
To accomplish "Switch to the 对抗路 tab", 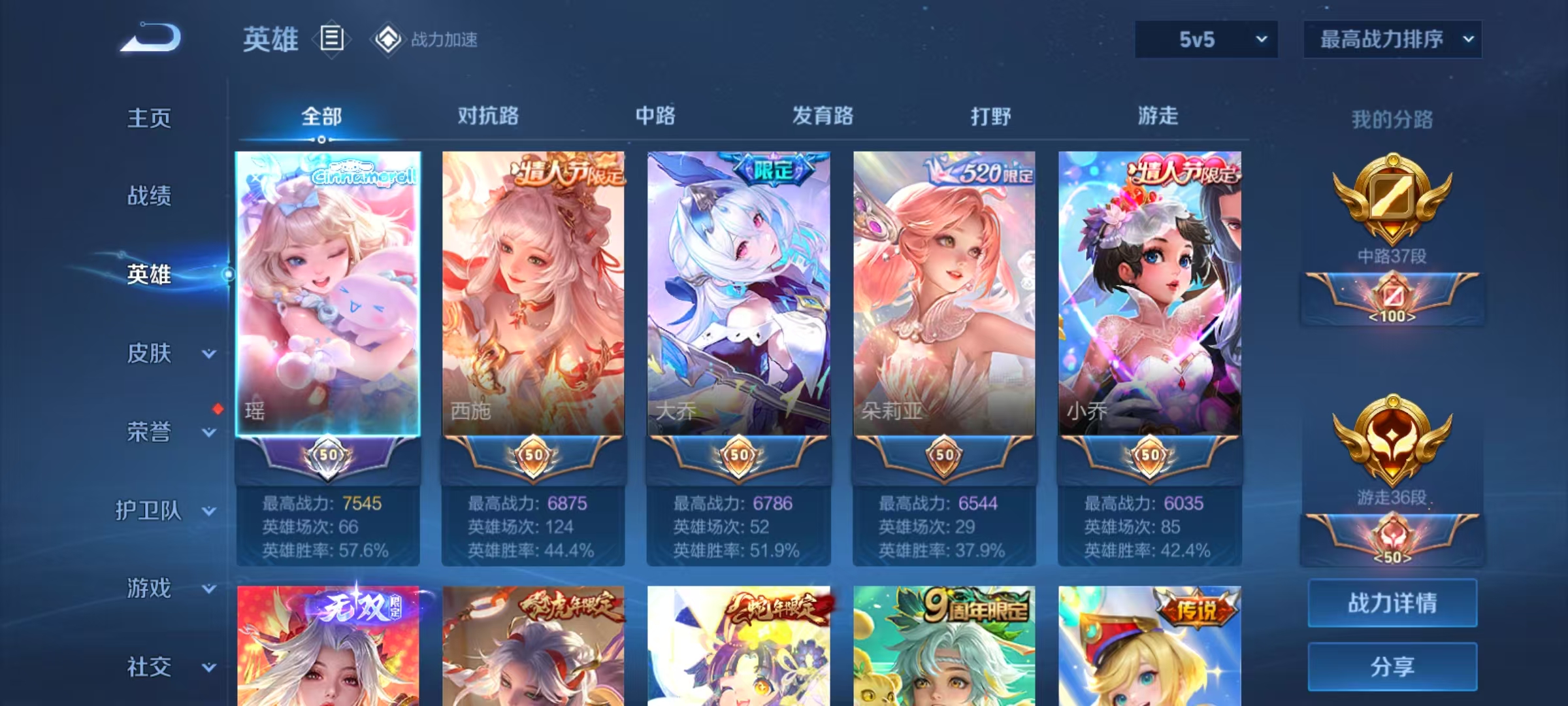I will (x=488, y=116).
